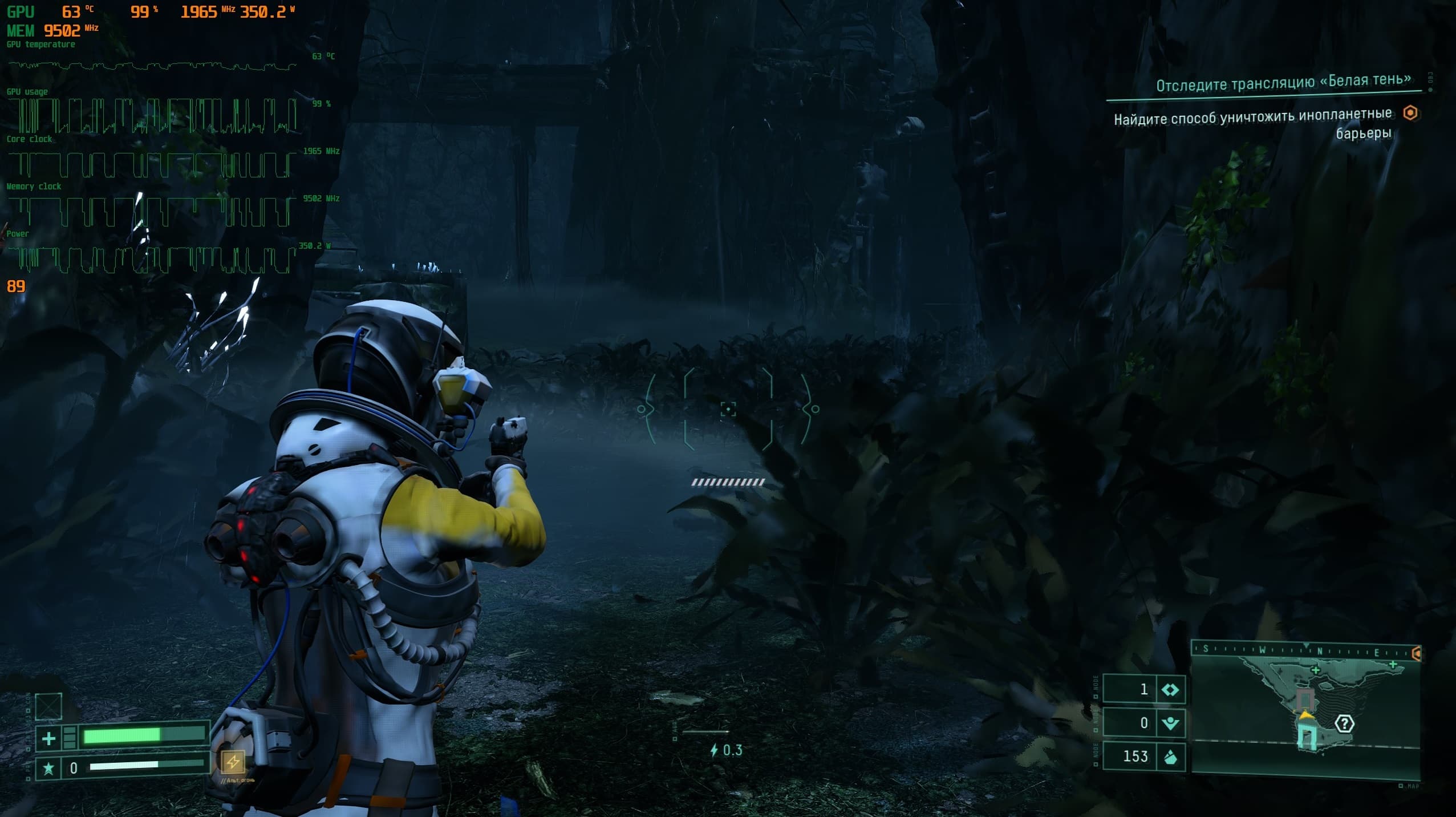Select the star proficiency icon
This screenshot has height=817, width=1456.
pos(48,769)
